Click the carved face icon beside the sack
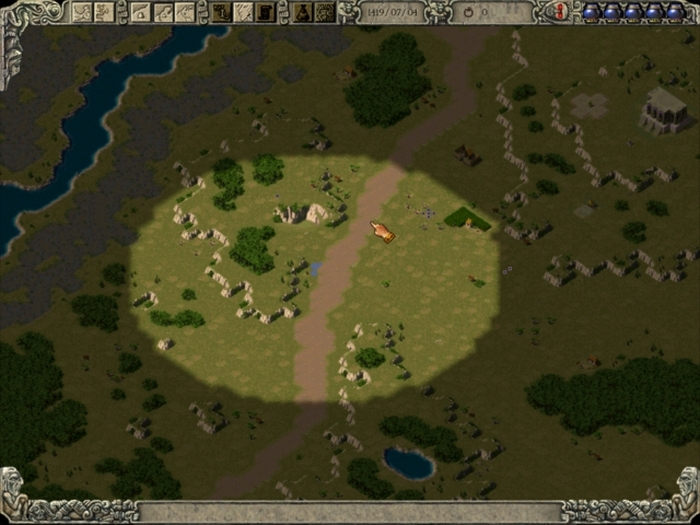Image resolution: width=700 pixels, height=525 pixels. (x=323, y=12)
